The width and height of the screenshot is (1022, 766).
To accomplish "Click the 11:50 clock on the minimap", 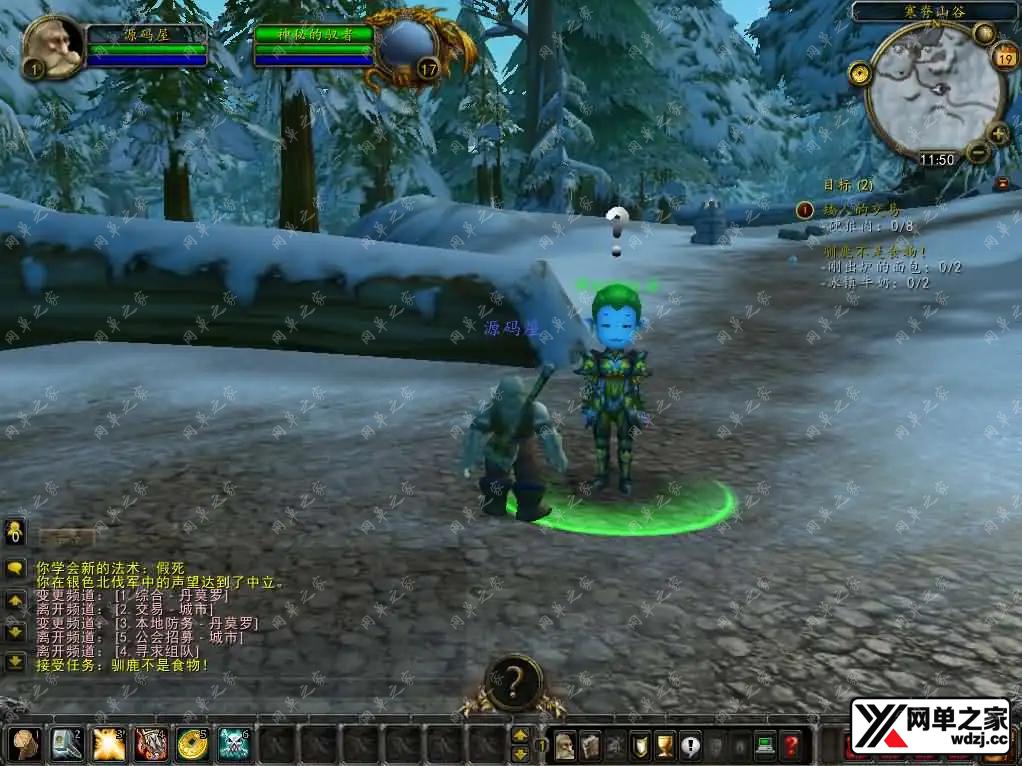I will 937,159.
